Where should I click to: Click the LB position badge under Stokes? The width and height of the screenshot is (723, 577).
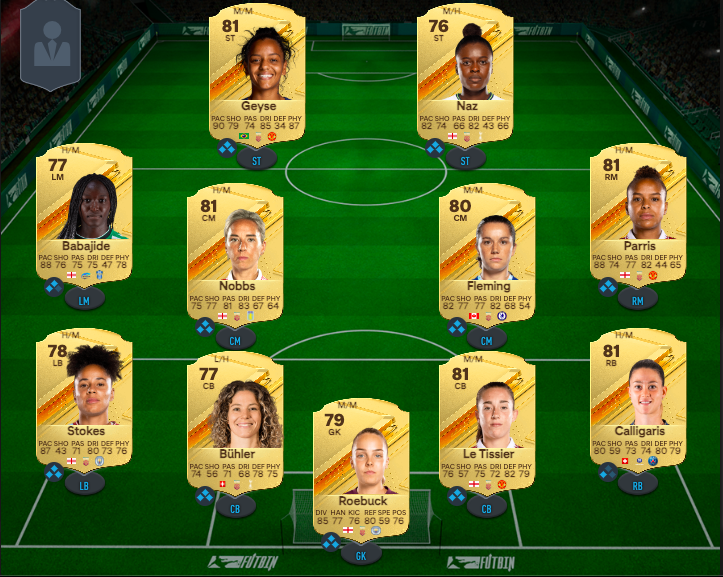coord(84,485)
